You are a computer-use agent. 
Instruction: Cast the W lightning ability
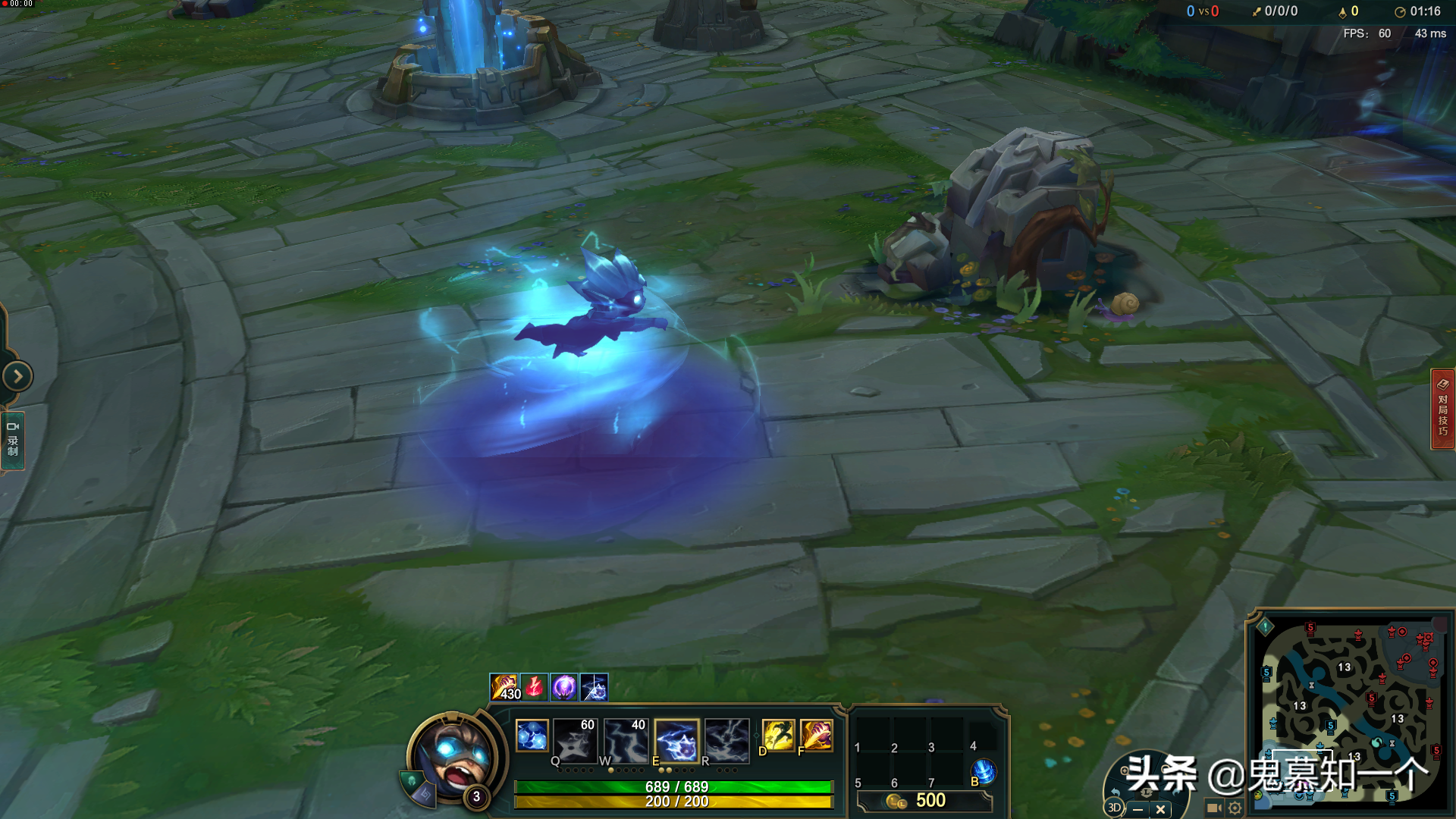(x=626, y=739)
